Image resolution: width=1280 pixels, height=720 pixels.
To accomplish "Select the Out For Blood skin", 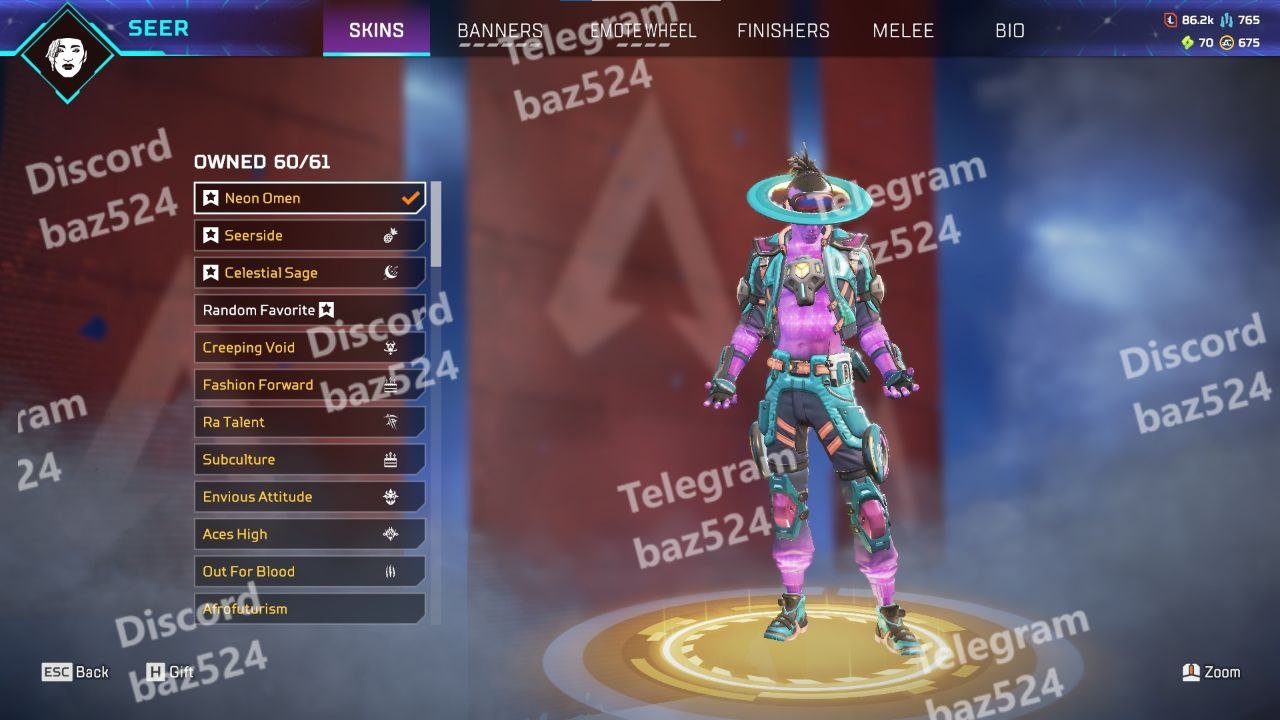I will (309, 572).
